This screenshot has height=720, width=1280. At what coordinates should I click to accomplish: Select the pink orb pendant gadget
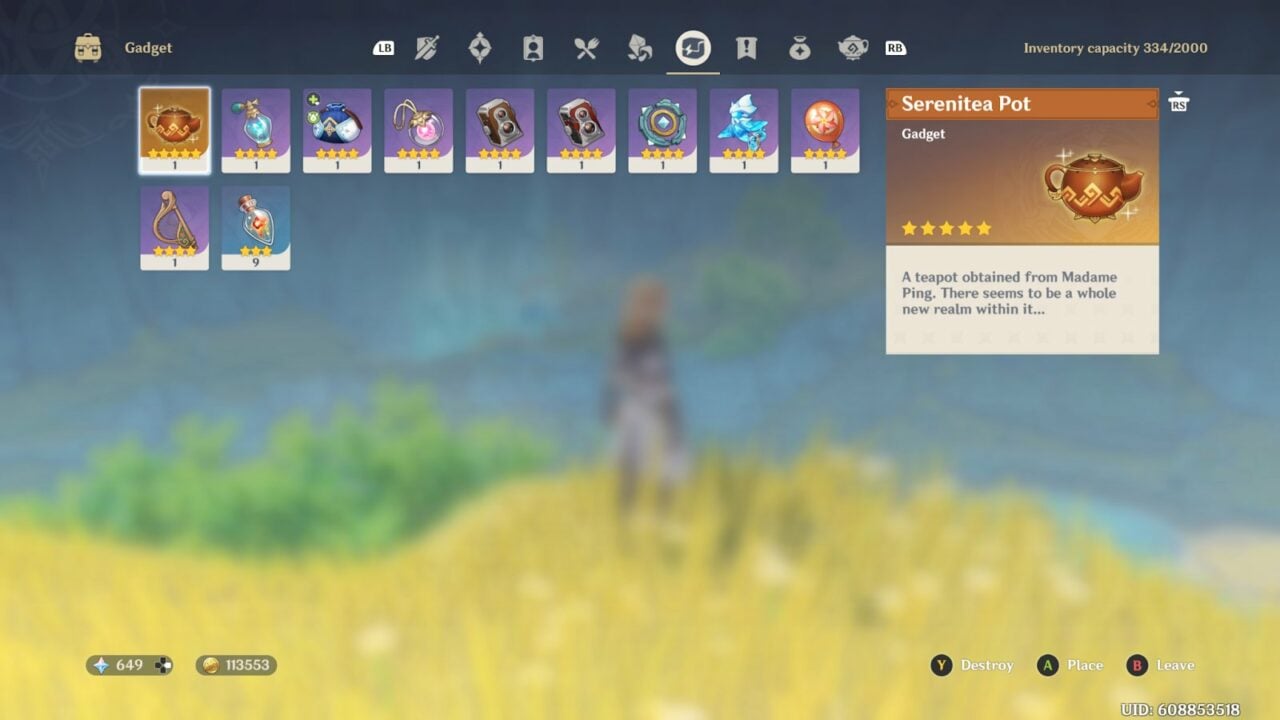click(418, 130)
